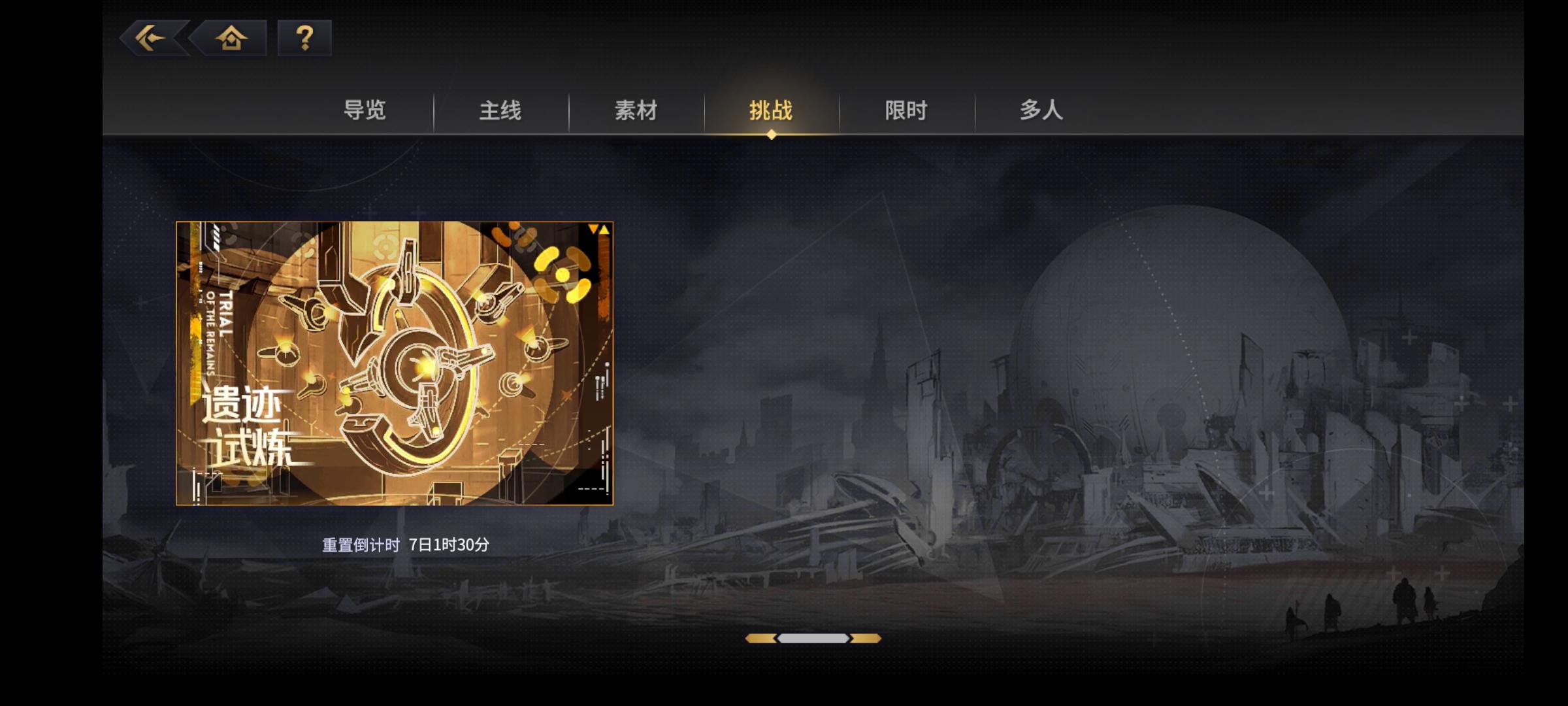1568x706 pixels.
Task: Open the 主线 tab
Action: 501,111
